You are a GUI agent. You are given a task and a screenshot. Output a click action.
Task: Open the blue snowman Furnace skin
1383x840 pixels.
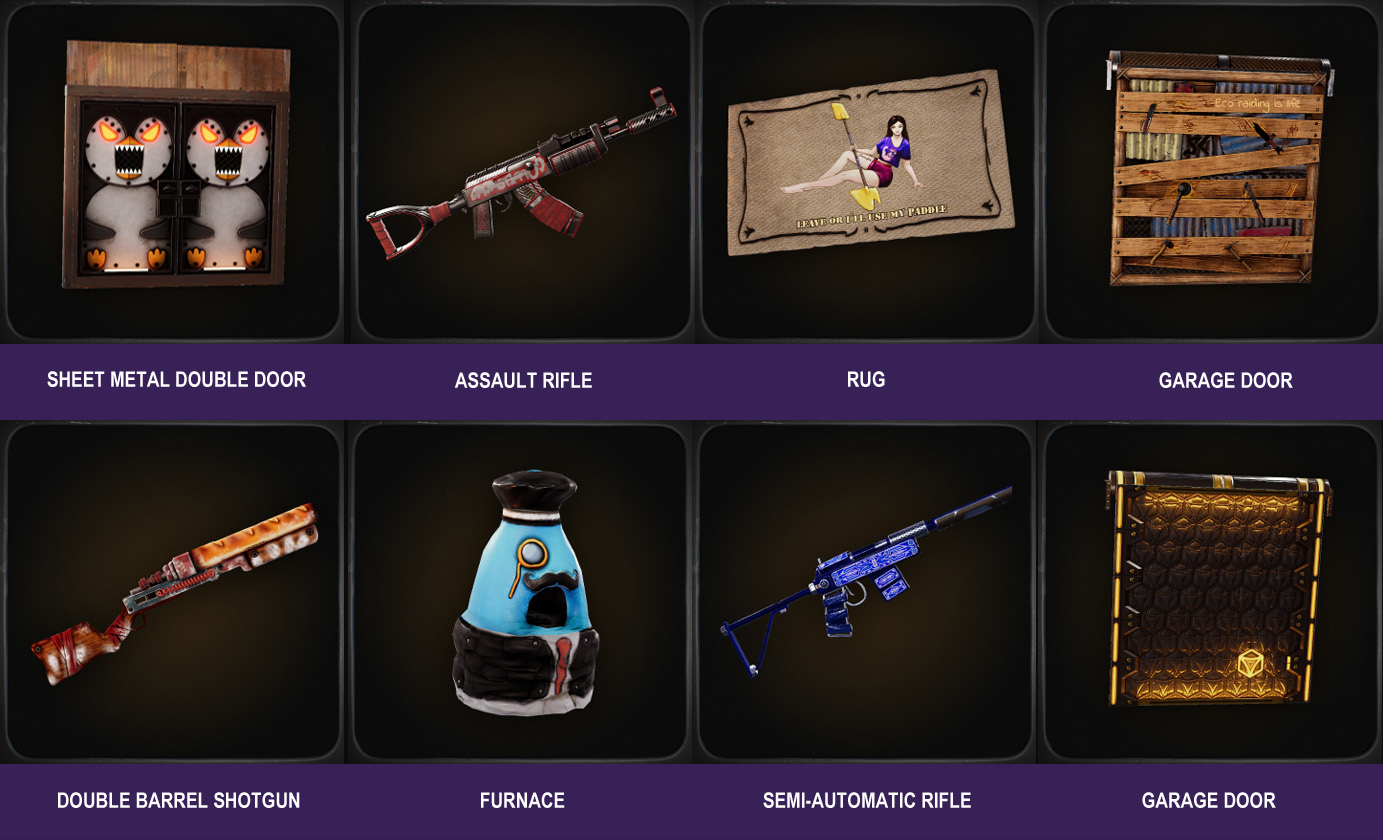[x=520, y=590]
